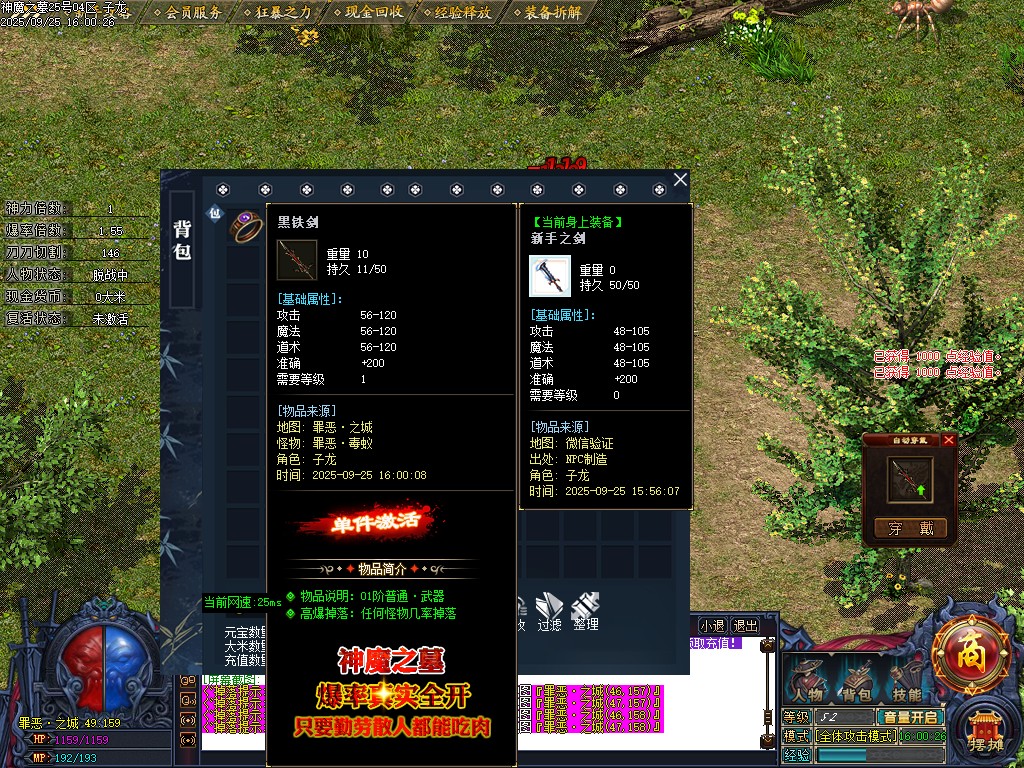Select the purple gem ring in backpack
Viewport: 1024px width, 768px height.
pos(245,226)
